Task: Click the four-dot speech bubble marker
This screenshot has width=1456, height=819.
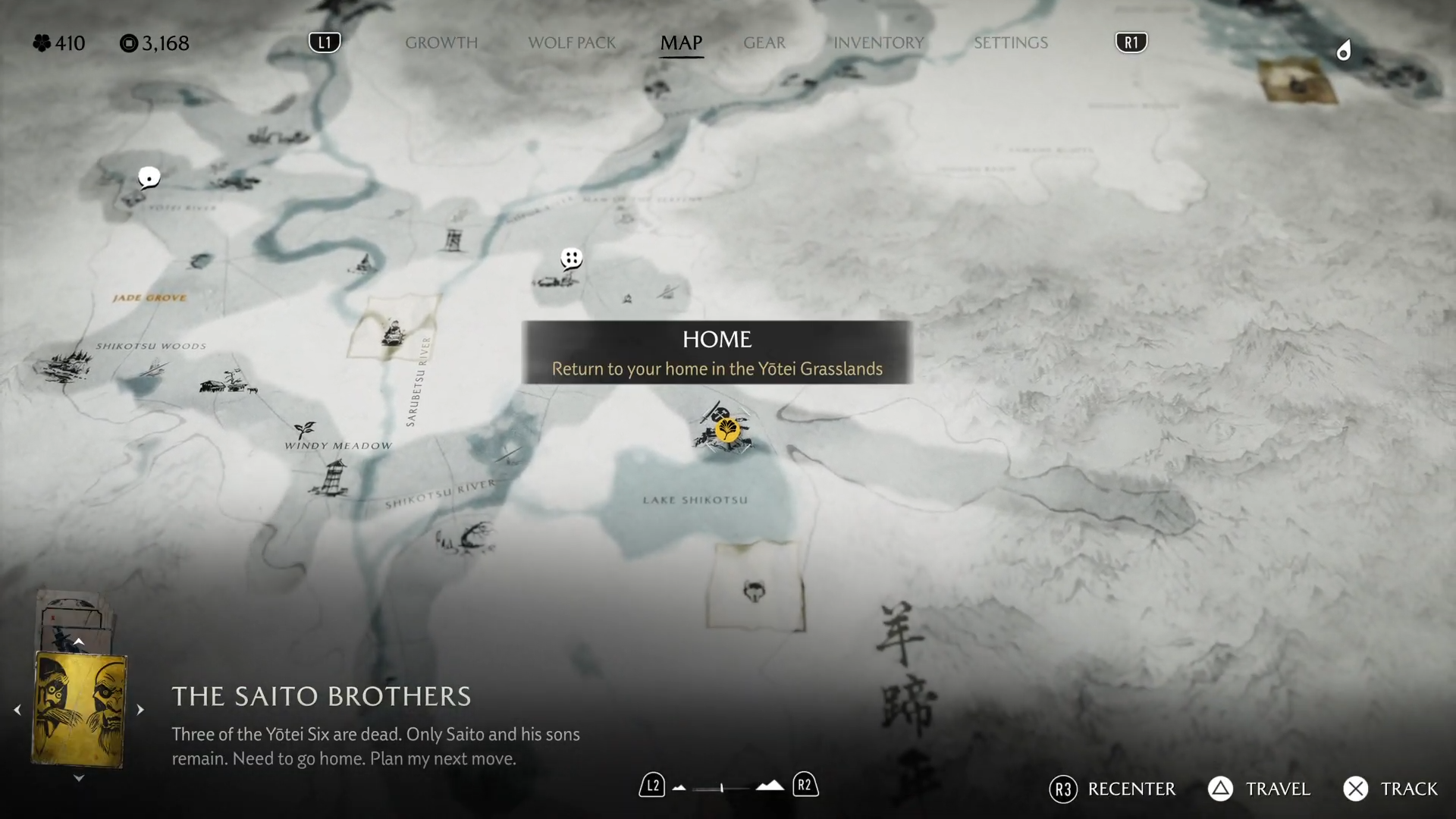Action: coord(571,259)
